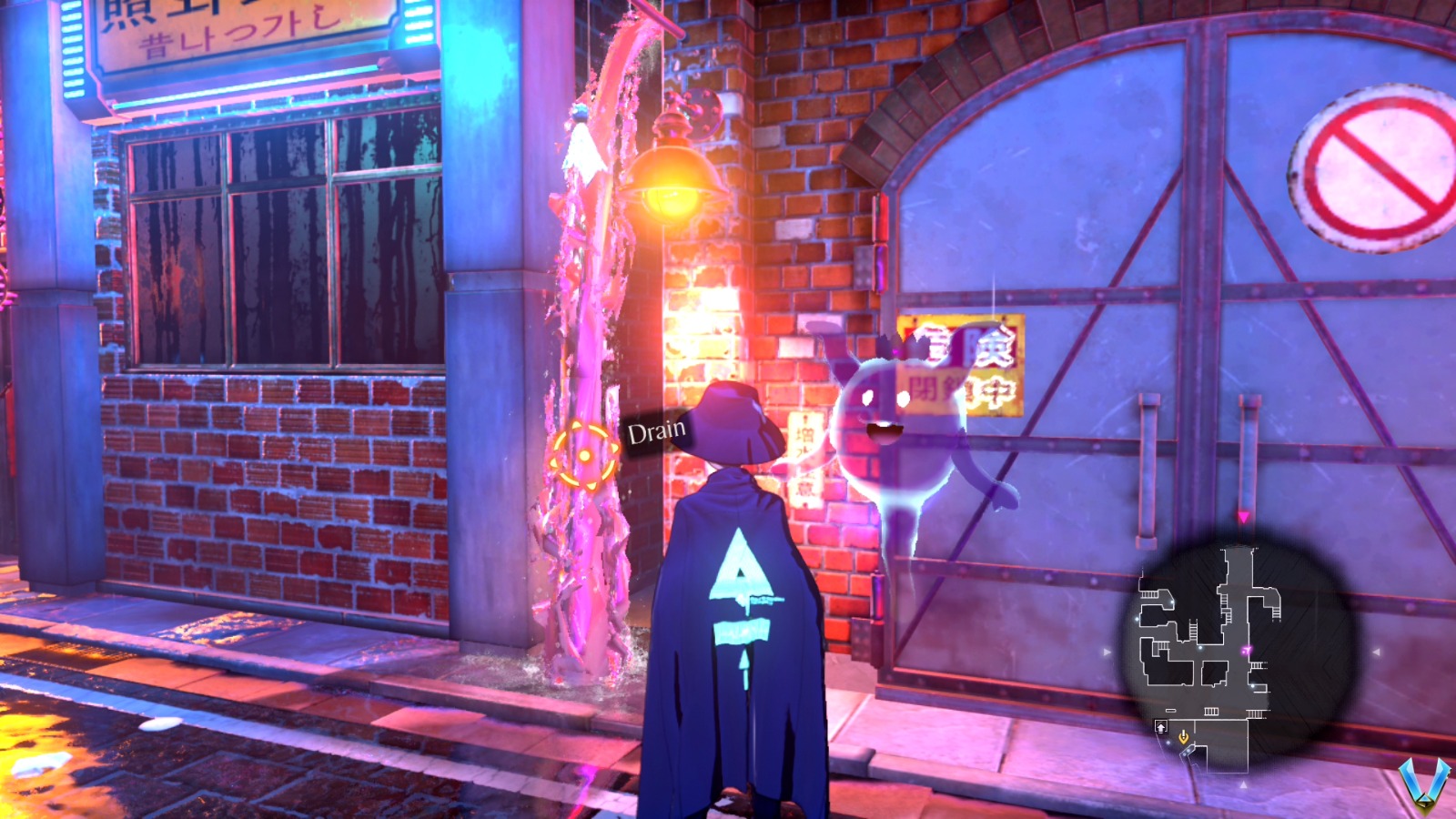
Task: Click the small white triangle below the minimap
Action: tap(1244, 785)
